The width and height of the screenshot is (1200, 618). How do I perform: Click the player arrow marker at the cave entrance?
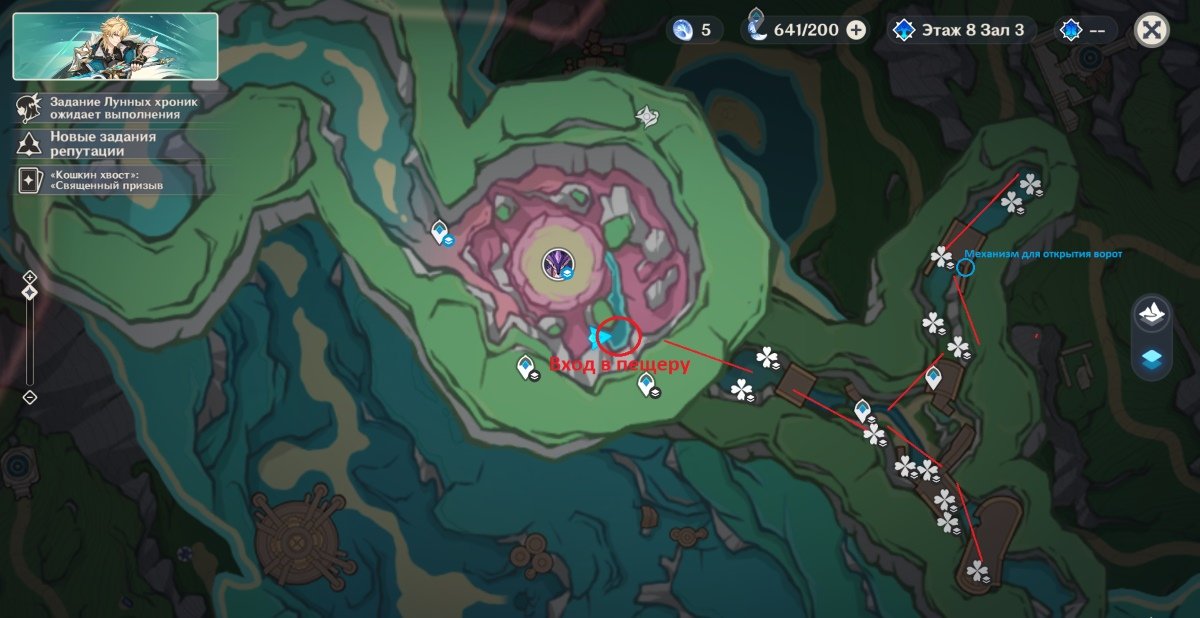(x=604, y=336)
